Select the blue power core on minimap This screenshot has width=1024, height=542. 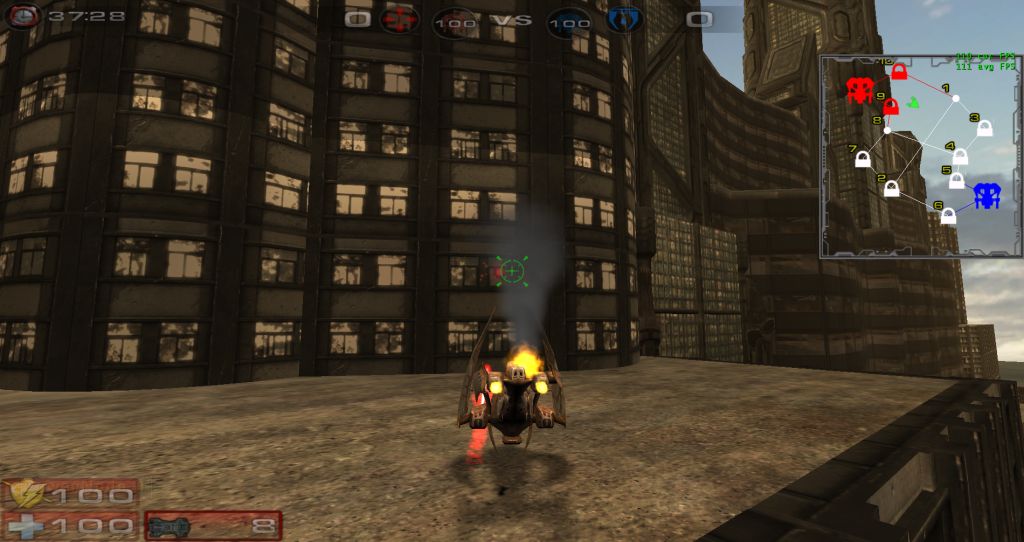coord(988,194)
